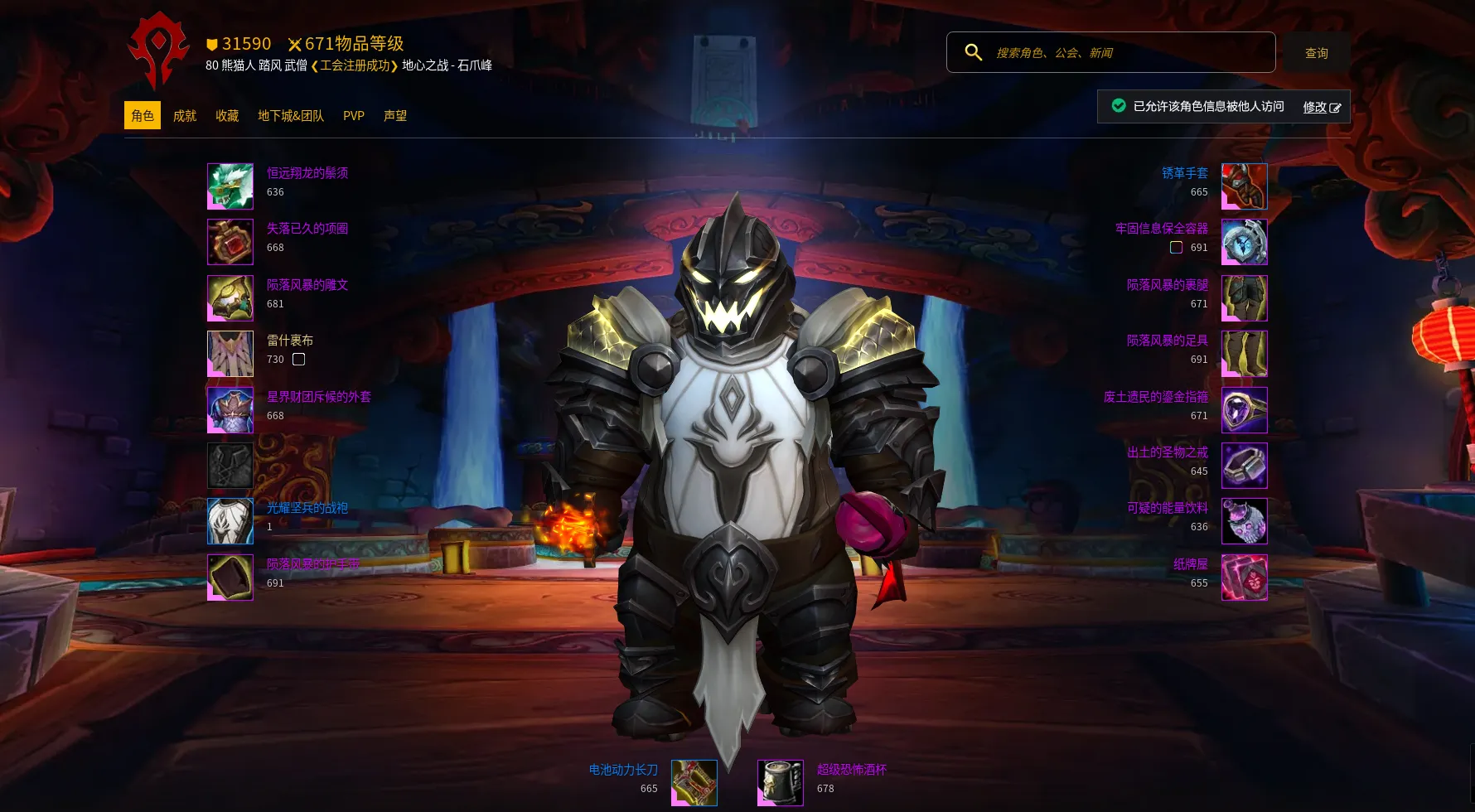Image resolution: width=1475 pixels, height=812 pixels.
Task: Click the 修改 privacy link
Action: coord(1321,107)
